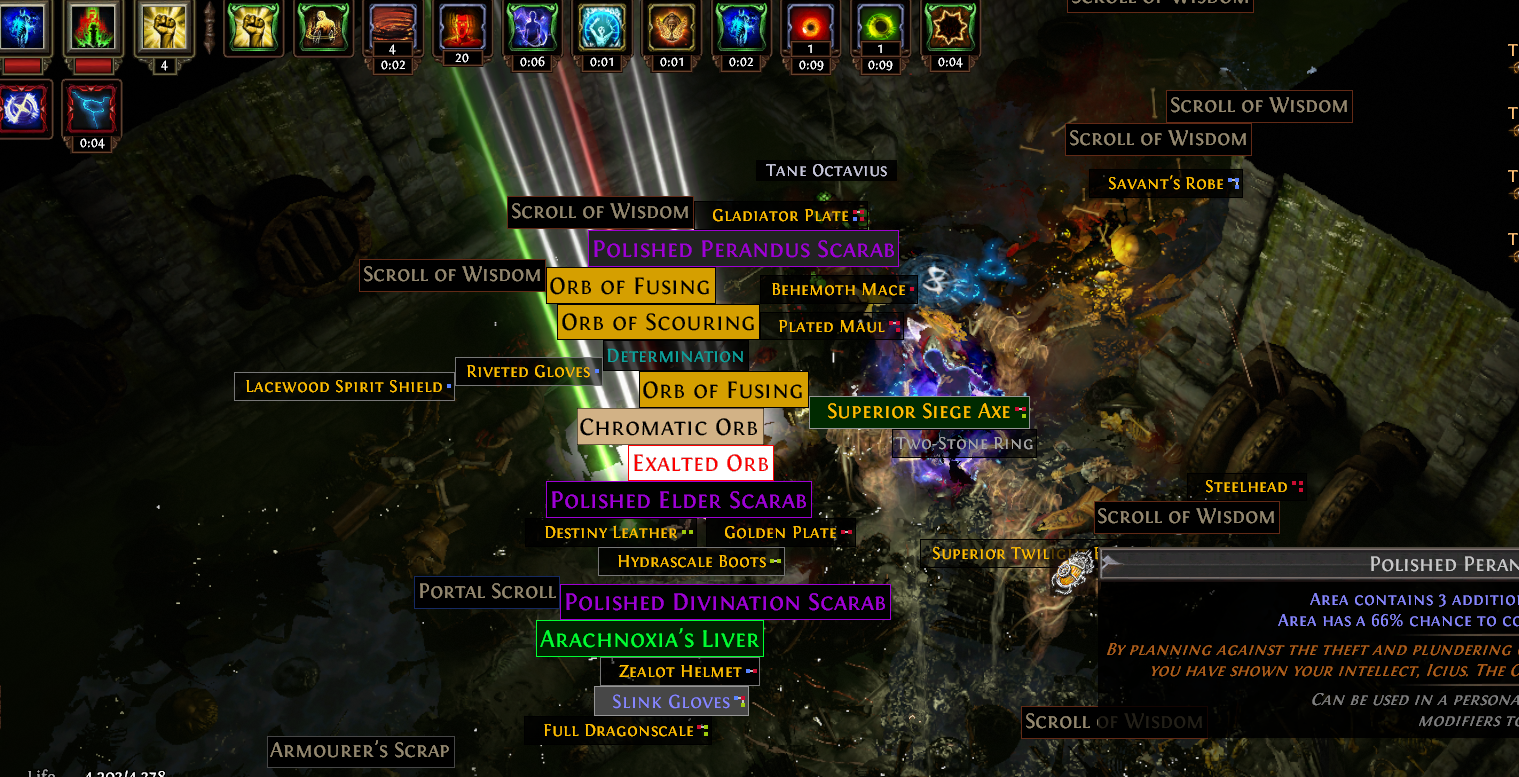Pick up the Steelhead helmet label
The image size is (1519, 777).
click(1246, 487)
